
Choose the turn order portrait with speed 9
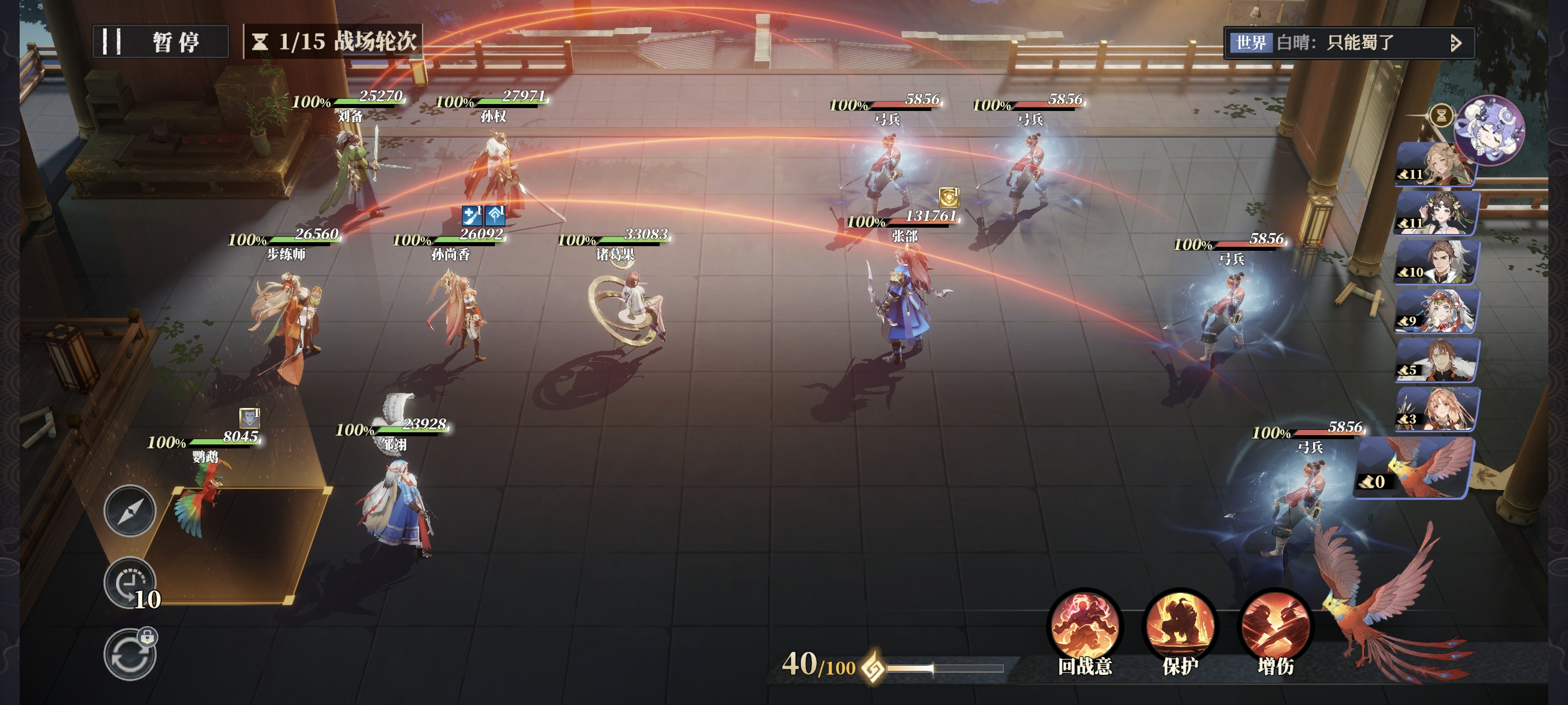tap(1437, 311)
